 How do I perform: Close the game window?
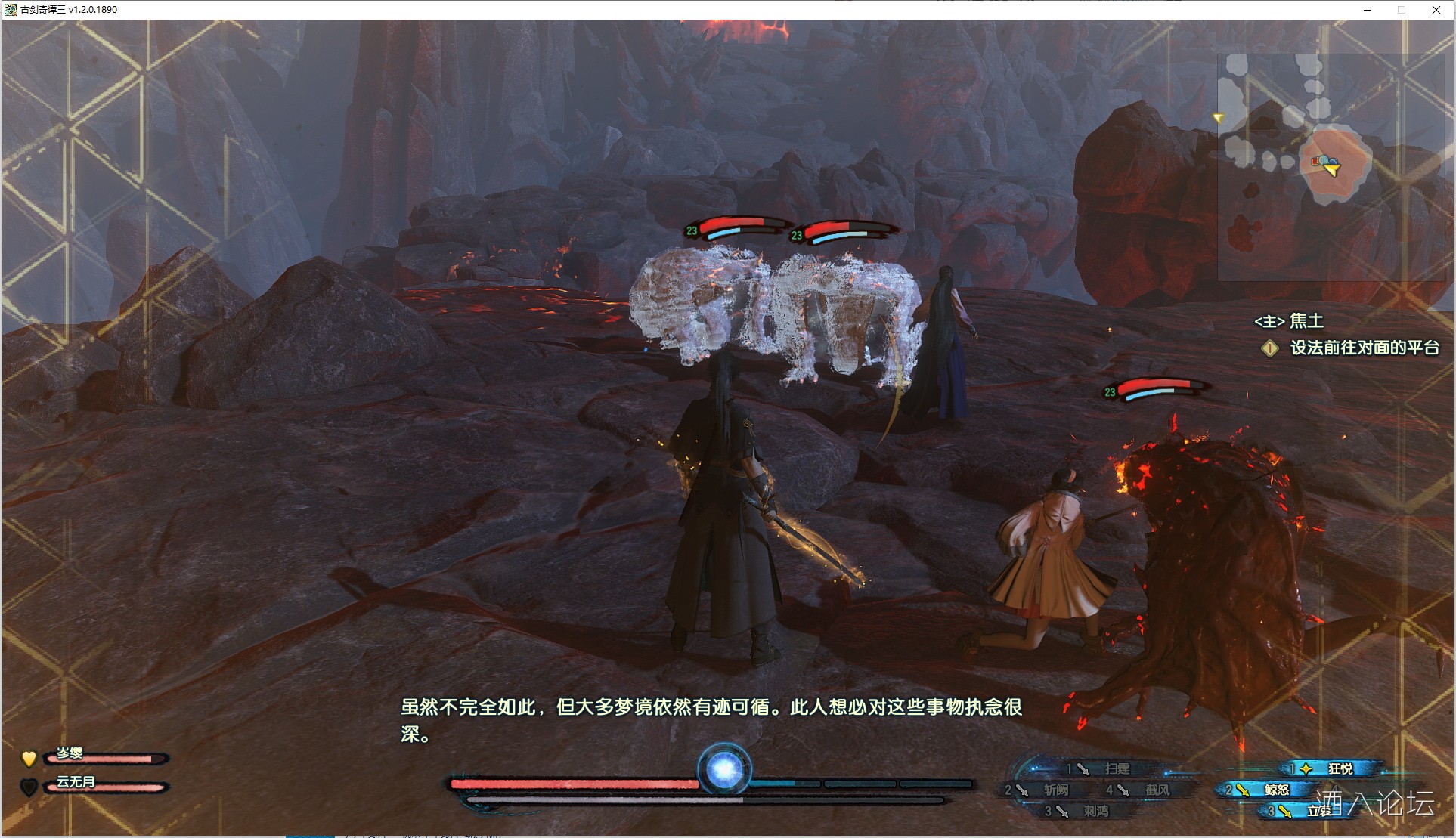click(1436, 10)
